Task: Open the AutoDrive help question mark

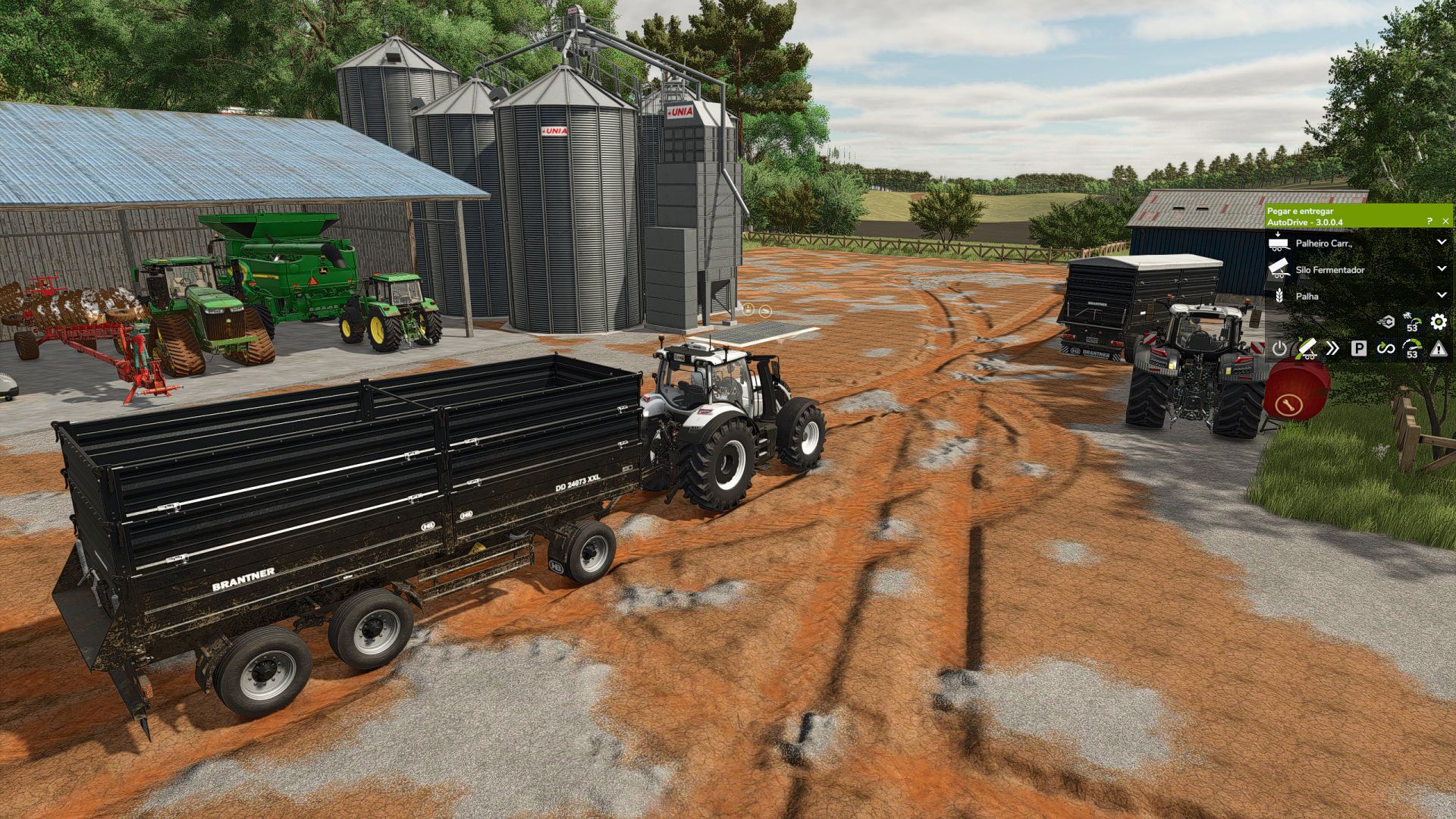Action: point(1429,221)
